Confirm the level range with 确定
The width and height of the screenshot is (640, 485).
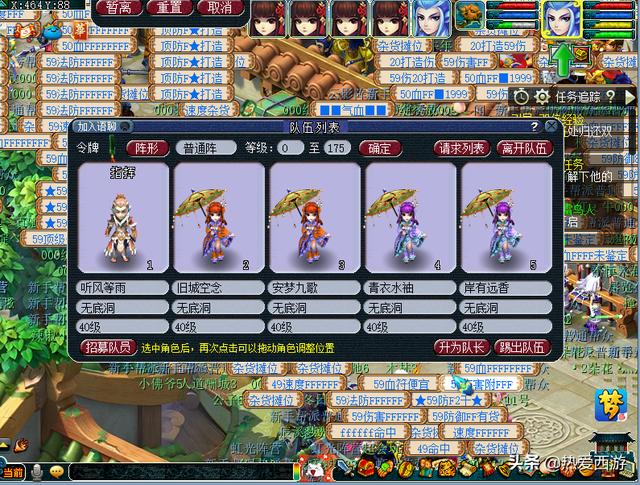click(x=379, y=148)
